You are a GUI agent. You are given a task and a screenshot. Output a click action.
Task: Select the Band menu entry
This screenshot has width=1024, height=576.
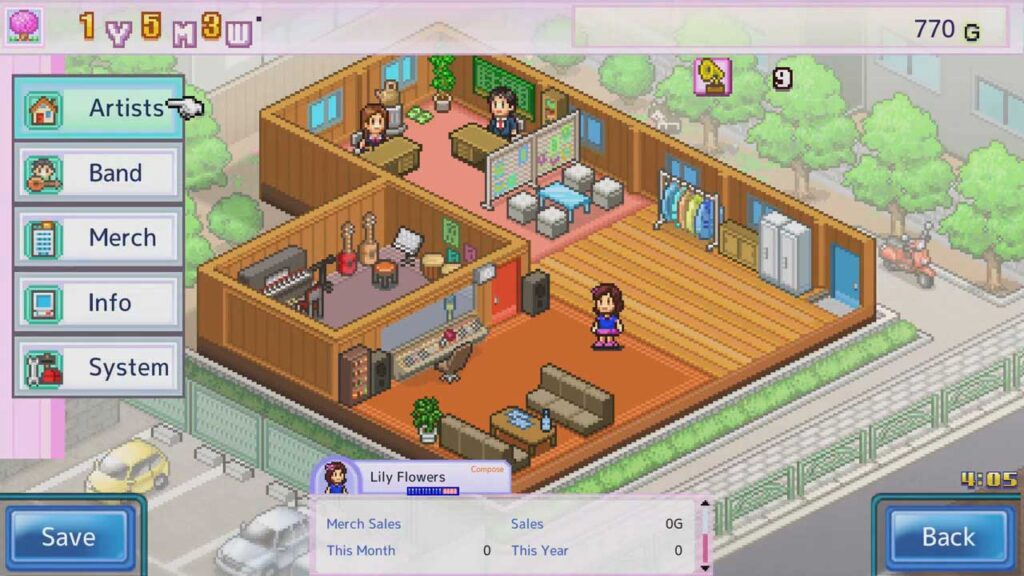click(98, 173)
